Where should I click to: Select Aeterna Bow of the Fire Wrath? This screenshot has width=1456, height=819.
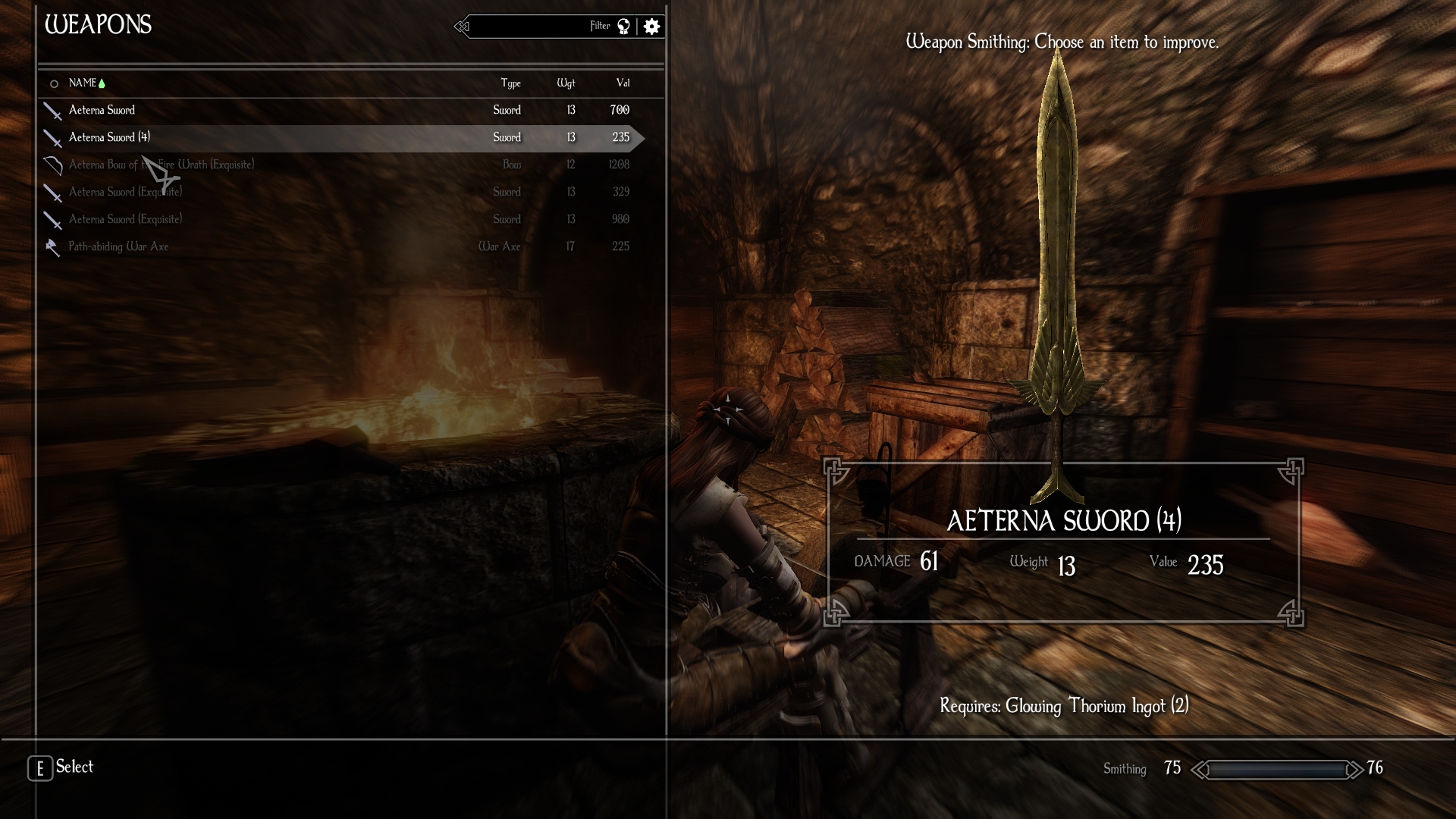pyautogui.click(x=161, y=165)
